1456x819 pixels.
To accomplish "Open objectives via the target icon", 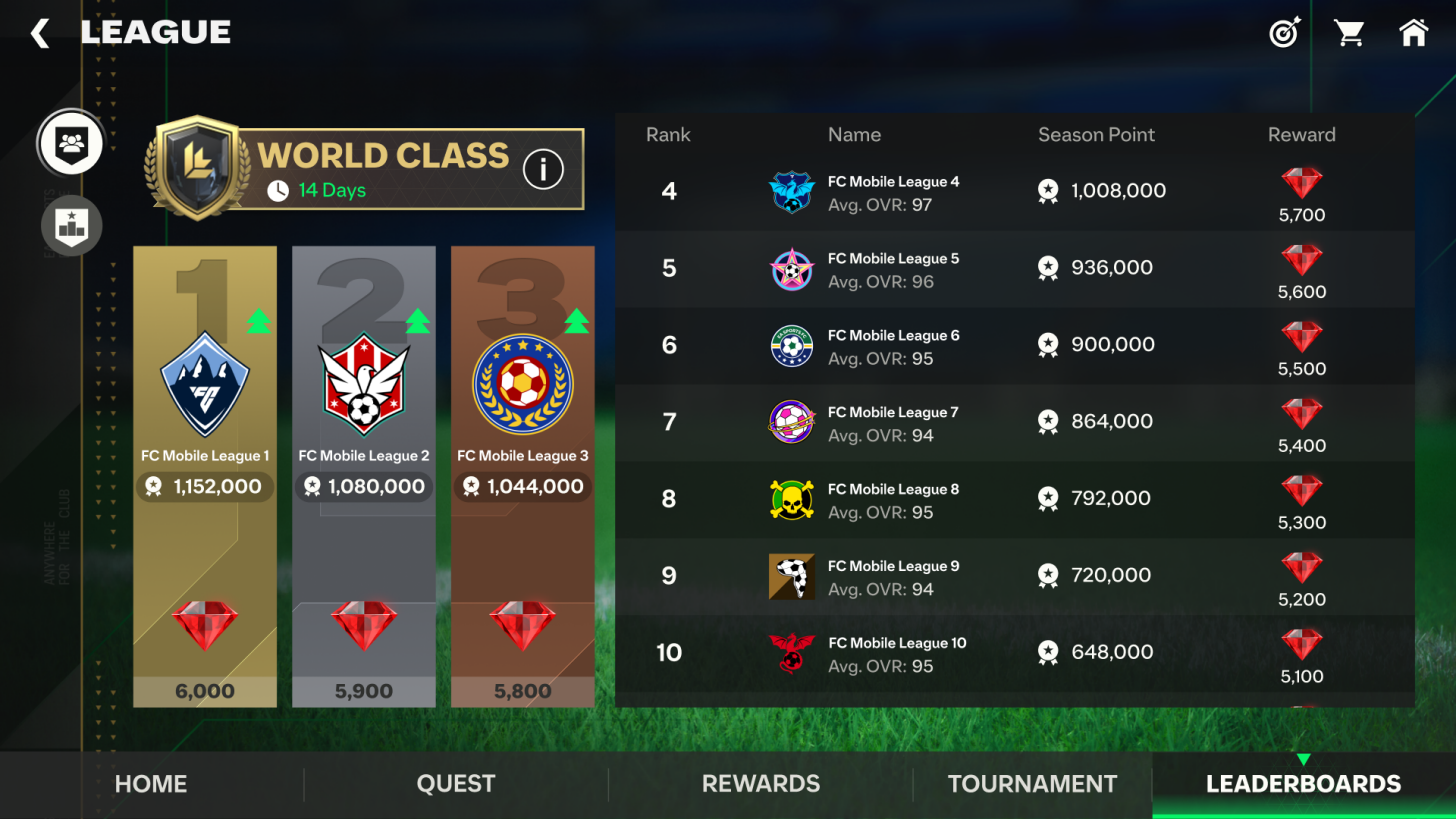I will click(x=1283, y=32).
